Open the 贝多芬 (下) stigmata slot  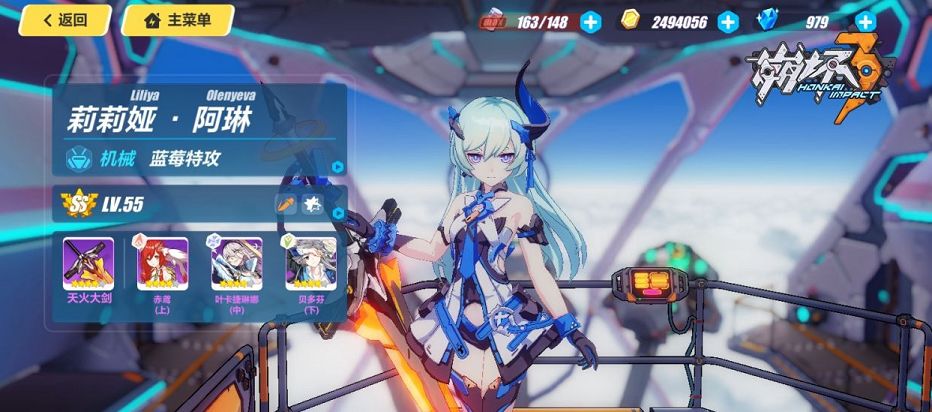coord(309,264)
